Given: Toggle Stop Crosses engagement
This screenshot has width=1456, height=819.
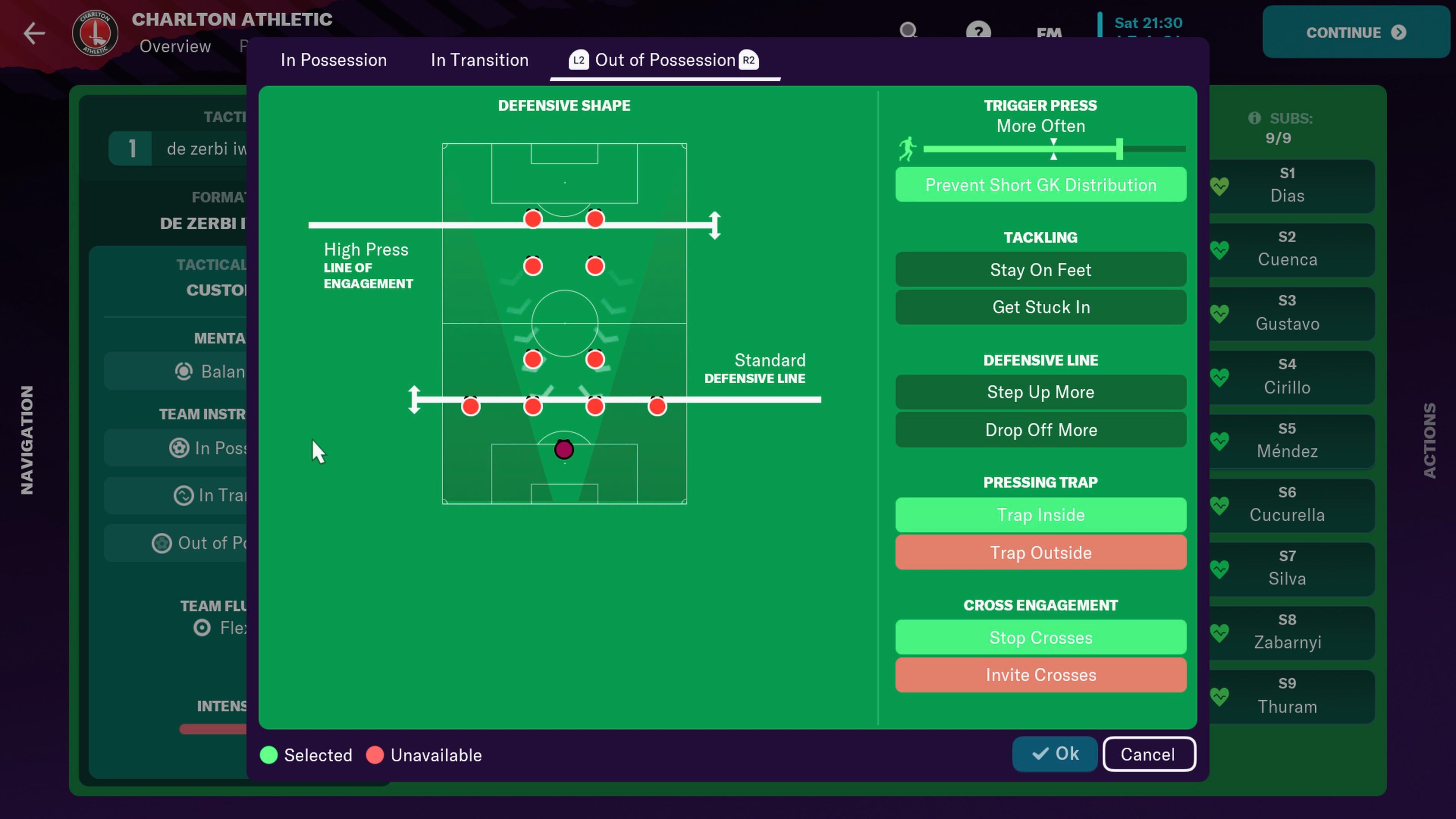Looking at the screenshot, I should (1040, 637).
